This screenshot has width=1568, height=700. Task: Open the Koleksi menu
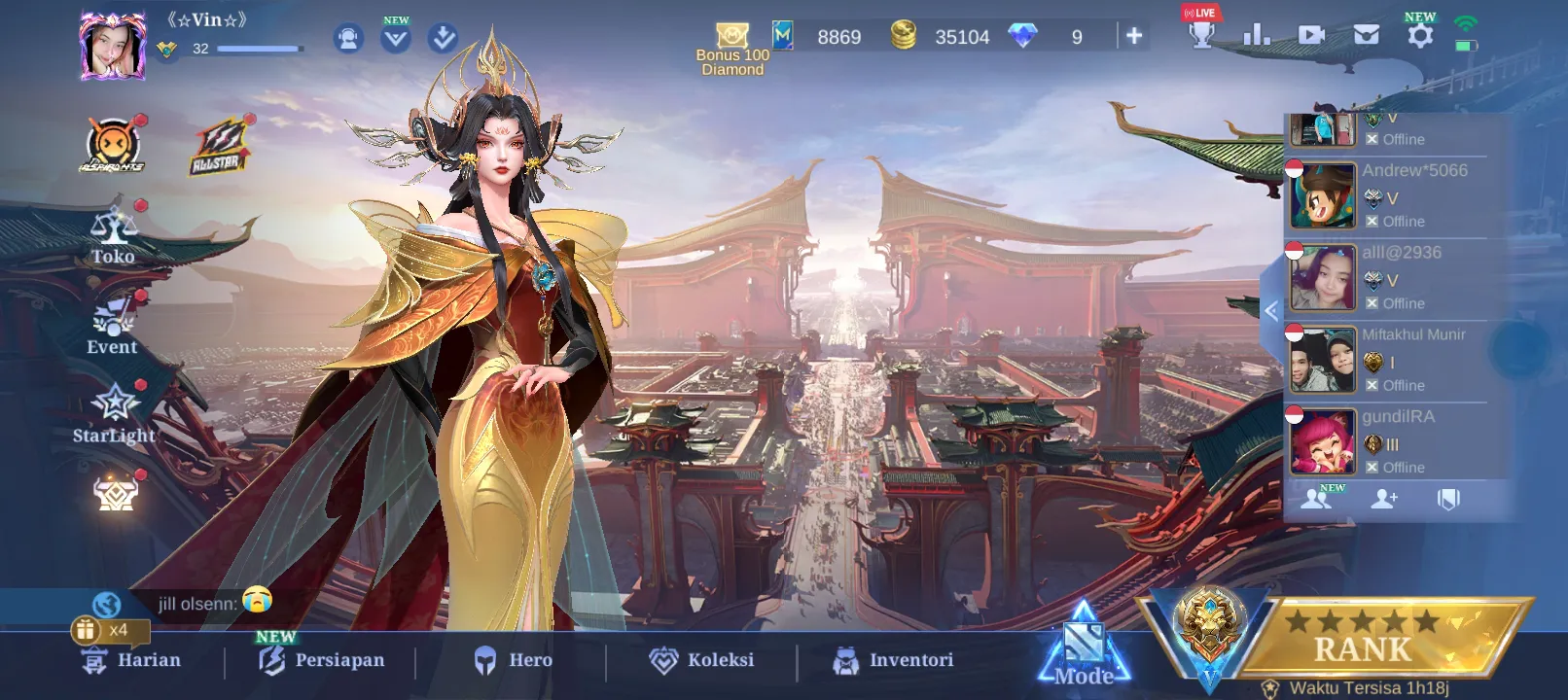point(701,660)
